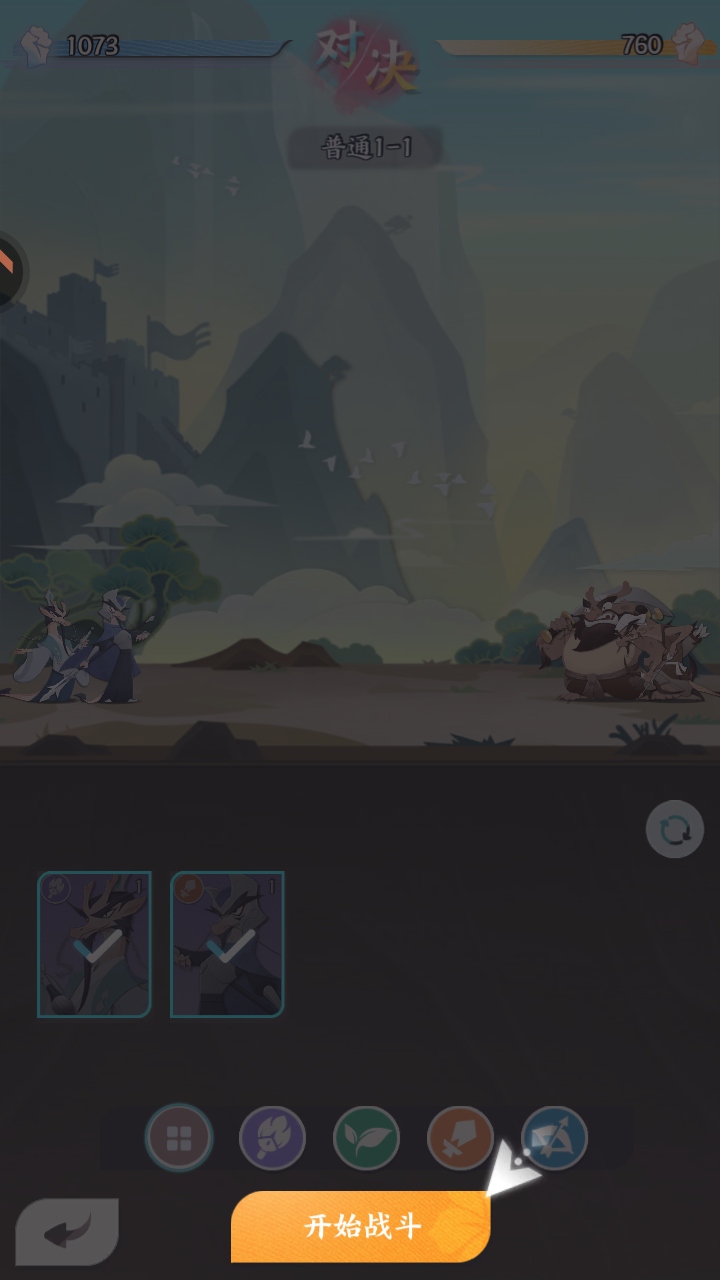Tap the circular refresh arrows icon
Viewport: 720px width, 1280px height.
[x=675, y=829]
